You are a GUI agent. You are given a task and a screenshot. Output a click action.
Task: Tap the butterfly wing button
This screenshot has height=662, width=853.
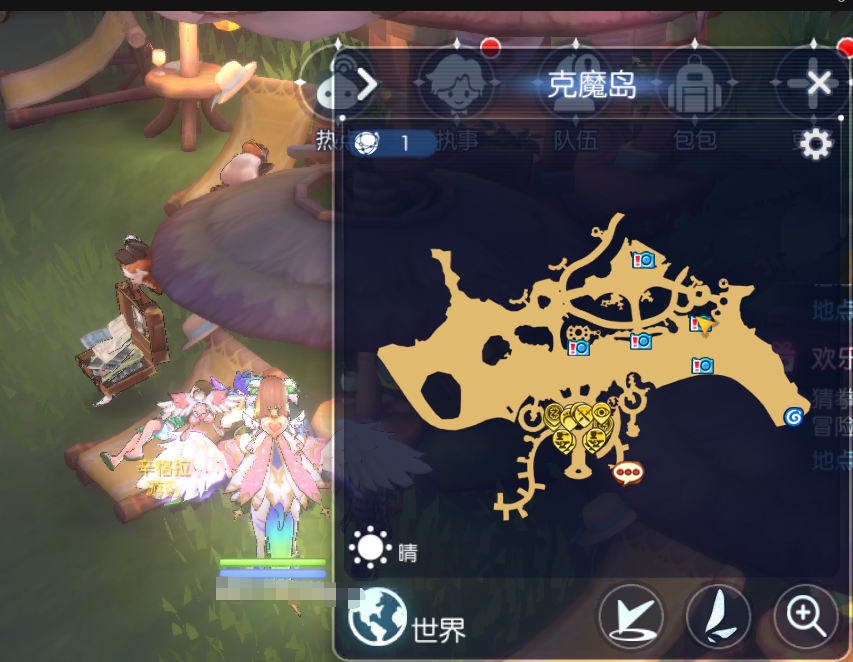pyautogui.click(x=718, y=615)
